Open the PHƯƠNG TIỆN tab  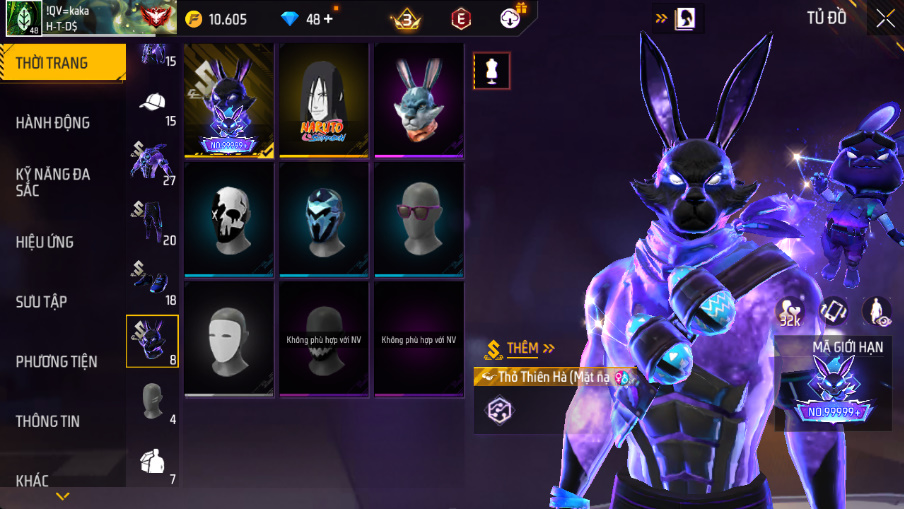(x=62, y=361)
